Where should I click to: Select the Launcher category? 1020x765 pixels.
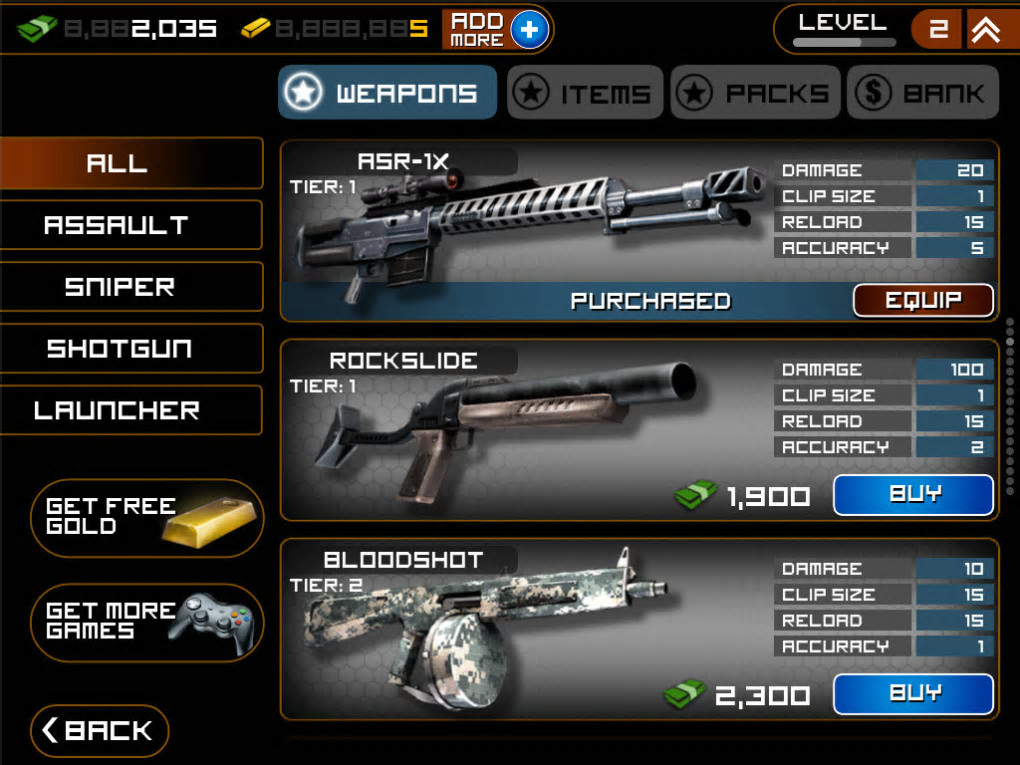tap(131, 411)
